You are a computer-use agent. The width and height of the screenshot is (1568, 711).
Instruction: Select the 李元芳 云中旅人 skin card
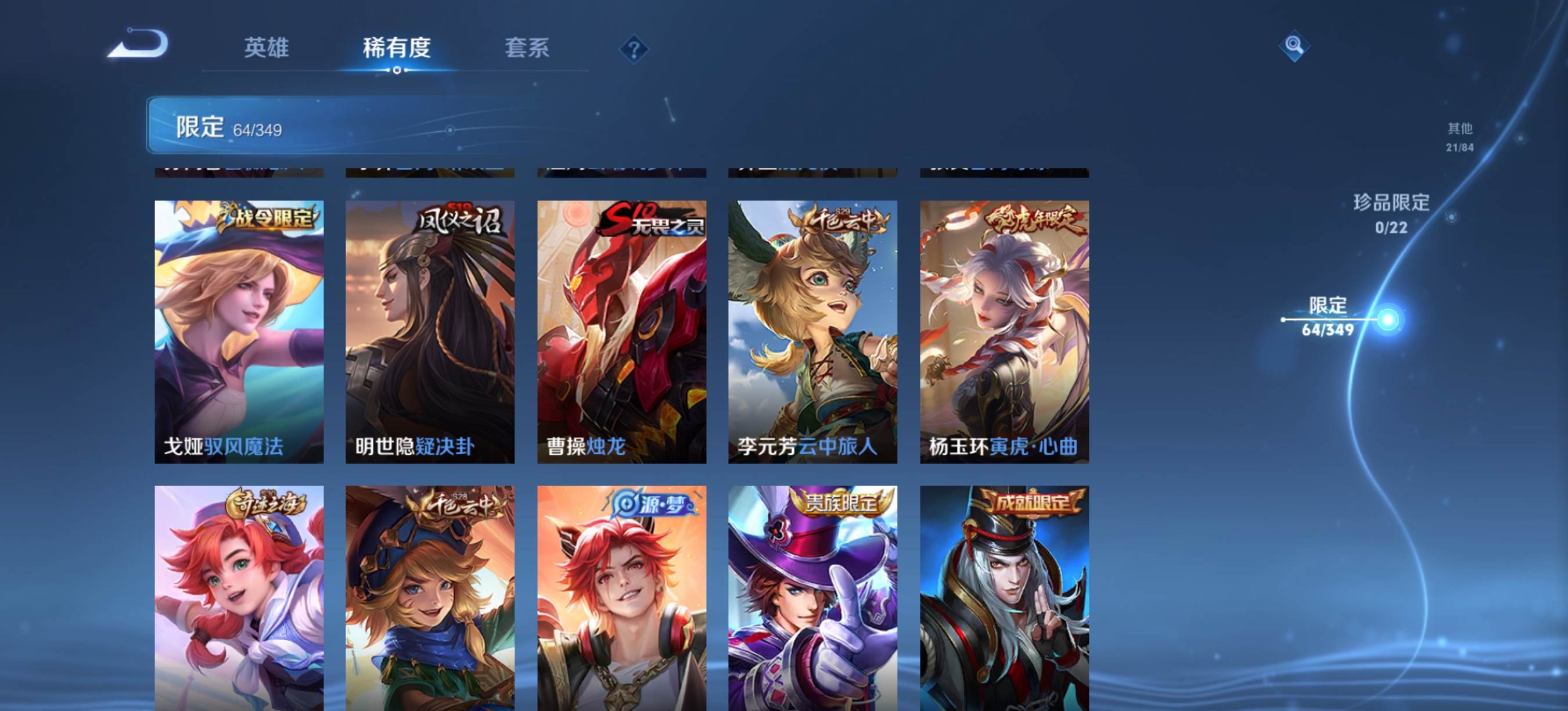(812, 332)
